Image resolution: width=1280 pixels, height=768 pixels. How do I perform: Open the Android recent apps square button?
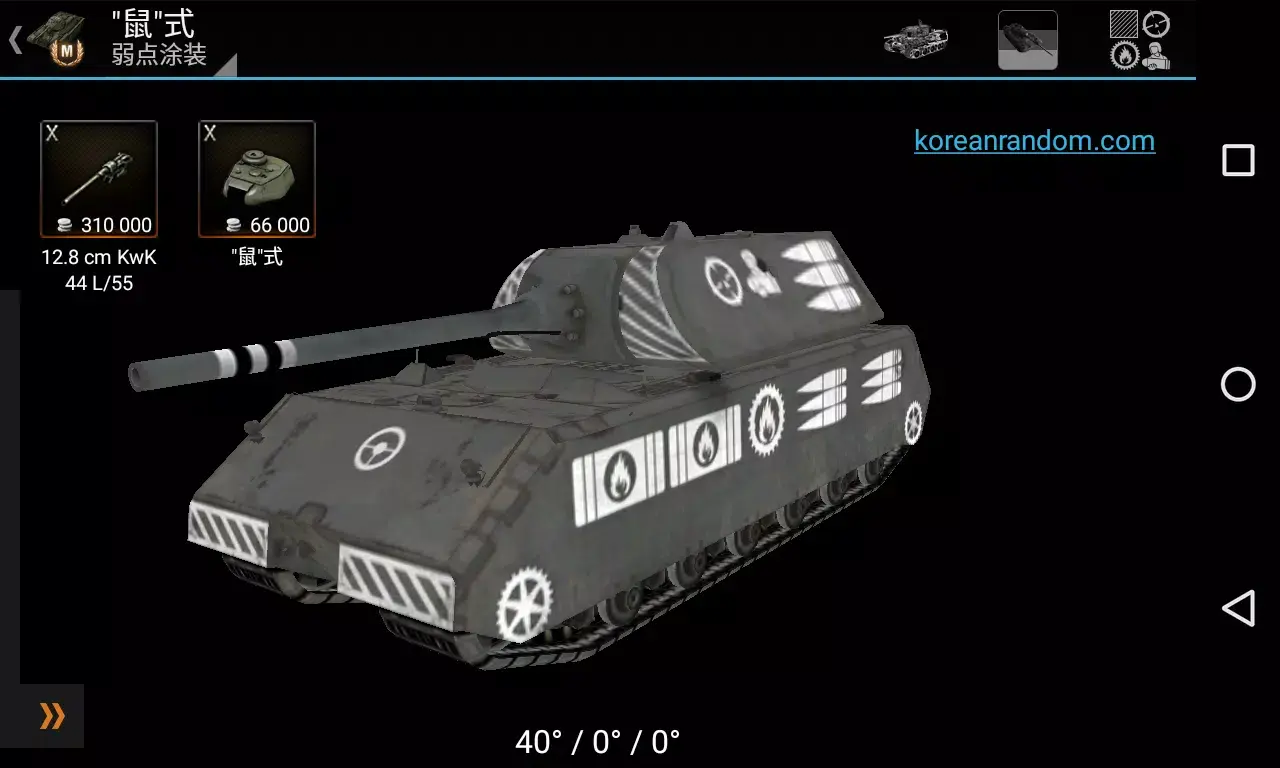coord(1238,158)
